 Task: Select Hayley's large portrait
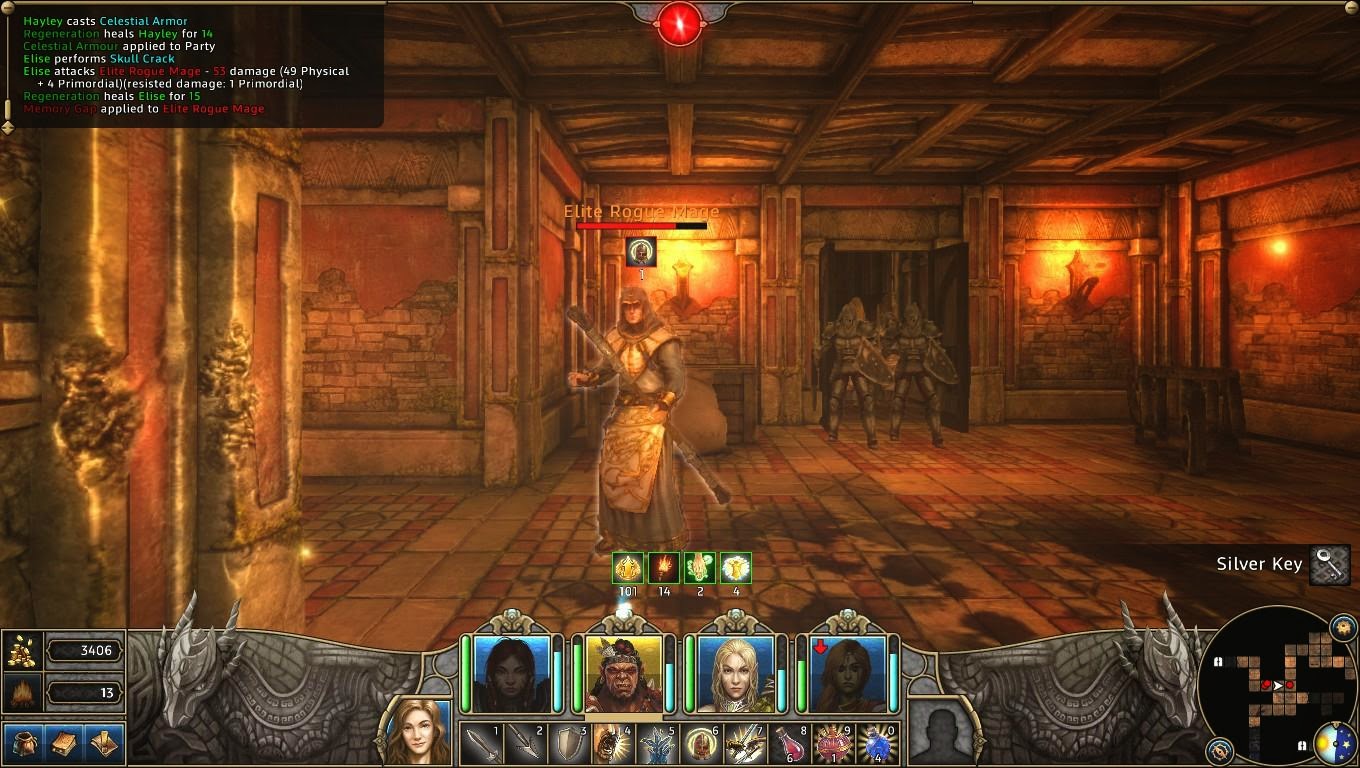tap(420, 731)
